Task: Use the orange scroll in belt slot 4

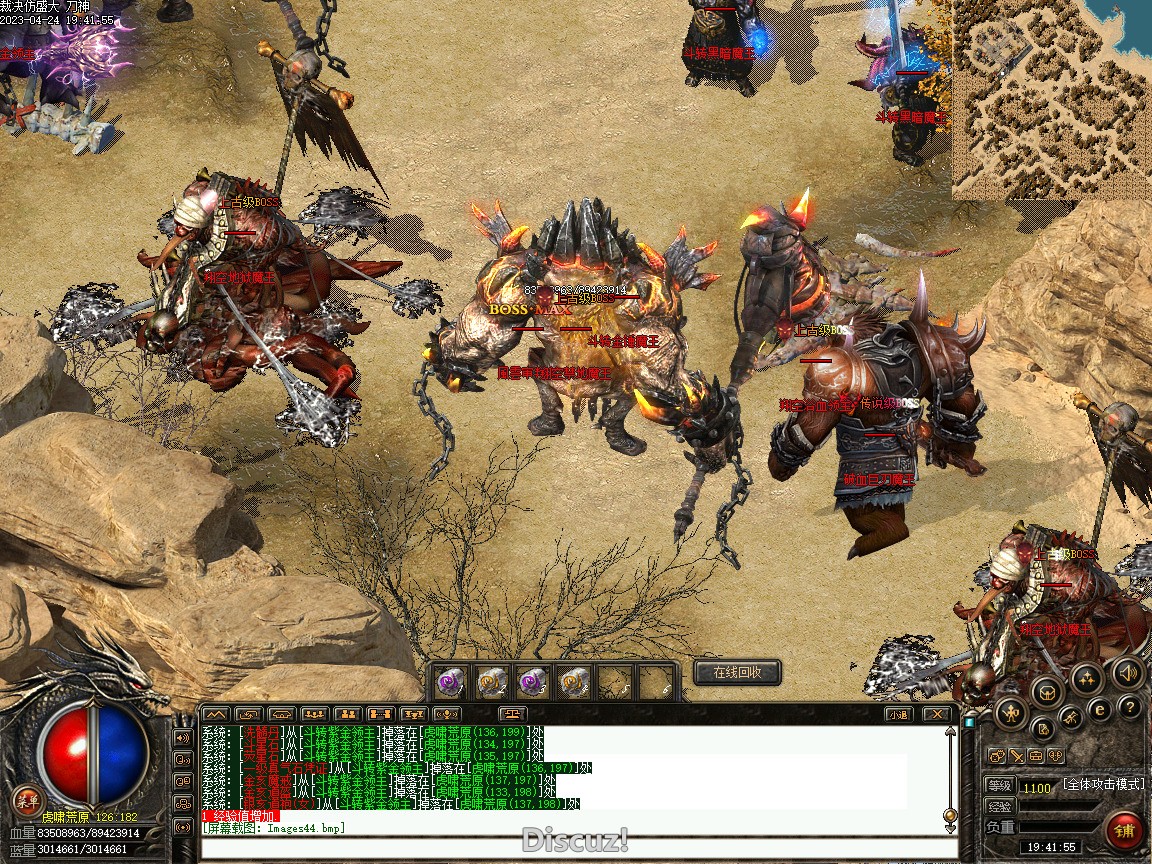Action: tap(572, 682)
